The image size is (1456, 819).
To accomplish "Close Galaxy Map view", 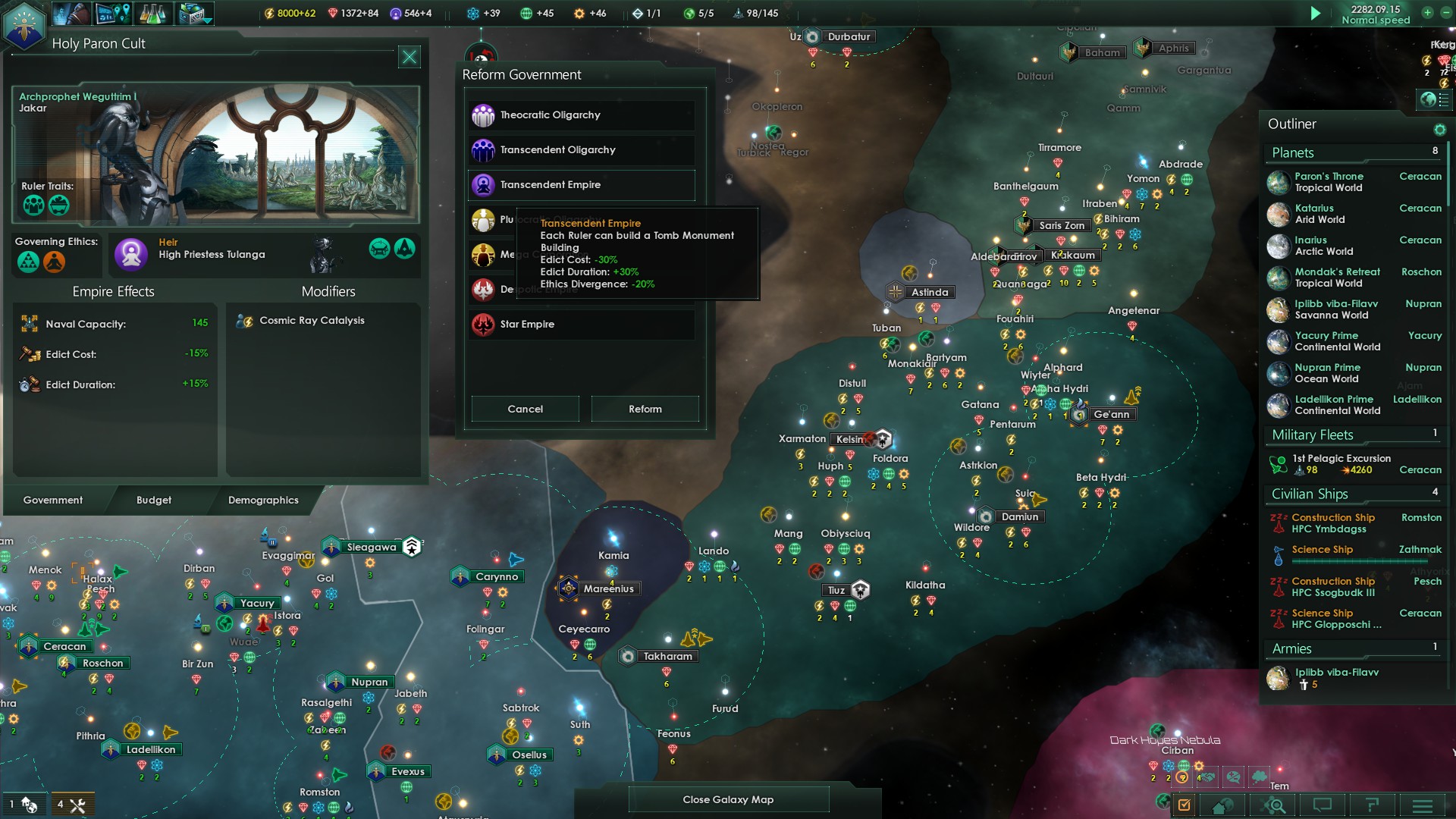I will point(728,799).
